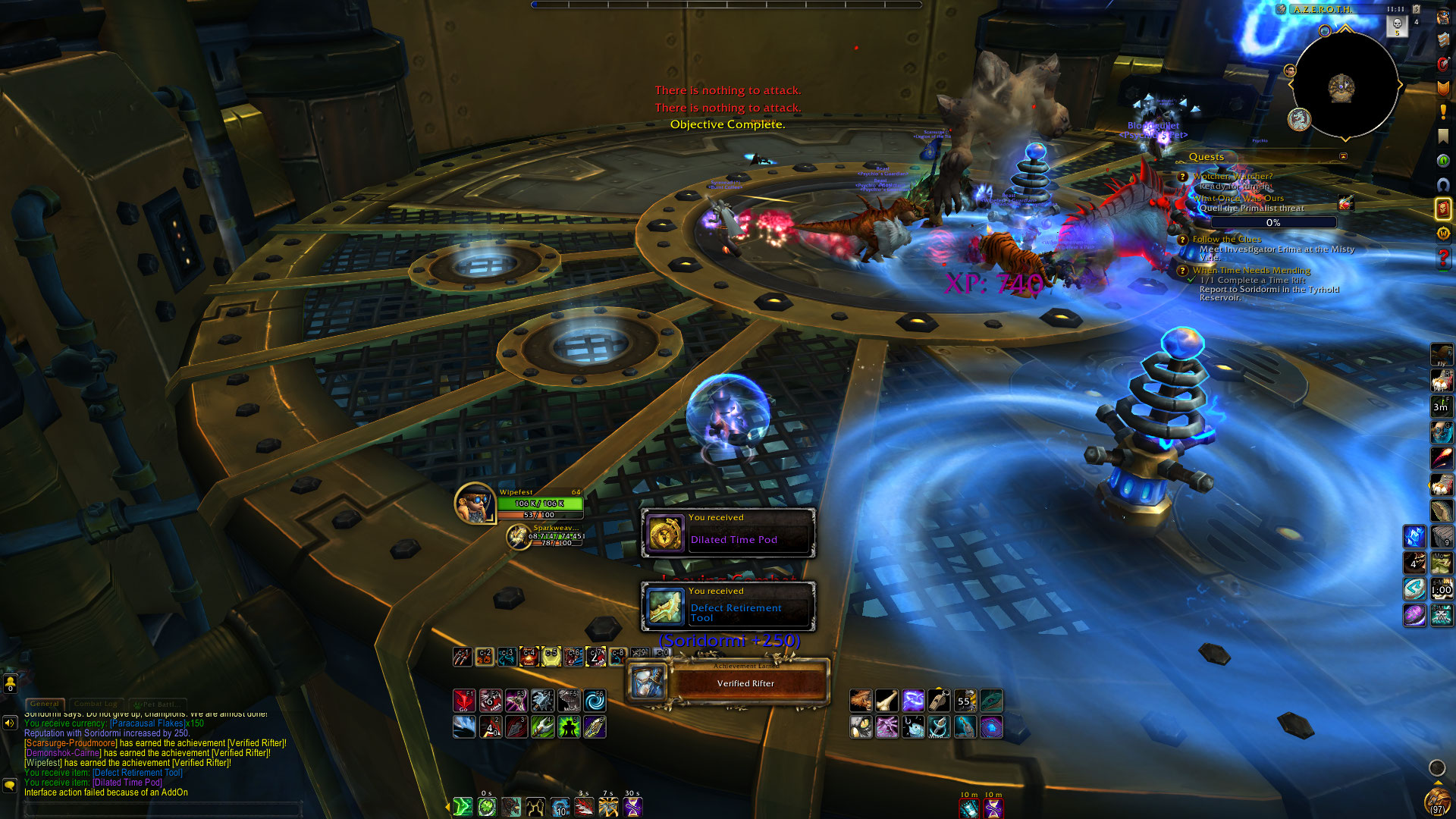The height and width of the screenshot is (819, 1456).
Task: Open the chat menu speech bubble button
Action: [x=10, y=785]
